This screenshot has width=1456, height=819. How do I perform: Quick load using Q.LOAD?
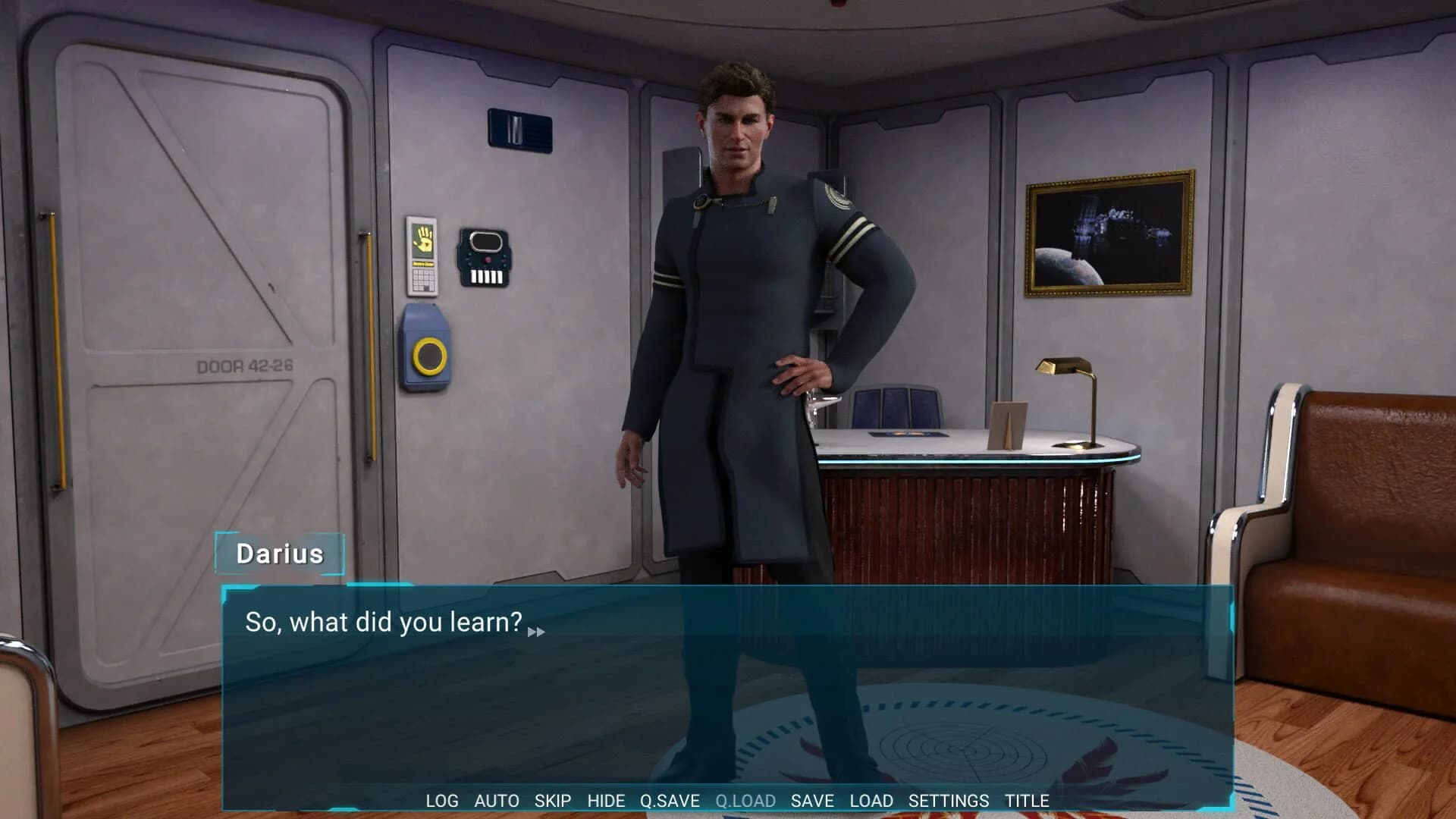point(745,801)
